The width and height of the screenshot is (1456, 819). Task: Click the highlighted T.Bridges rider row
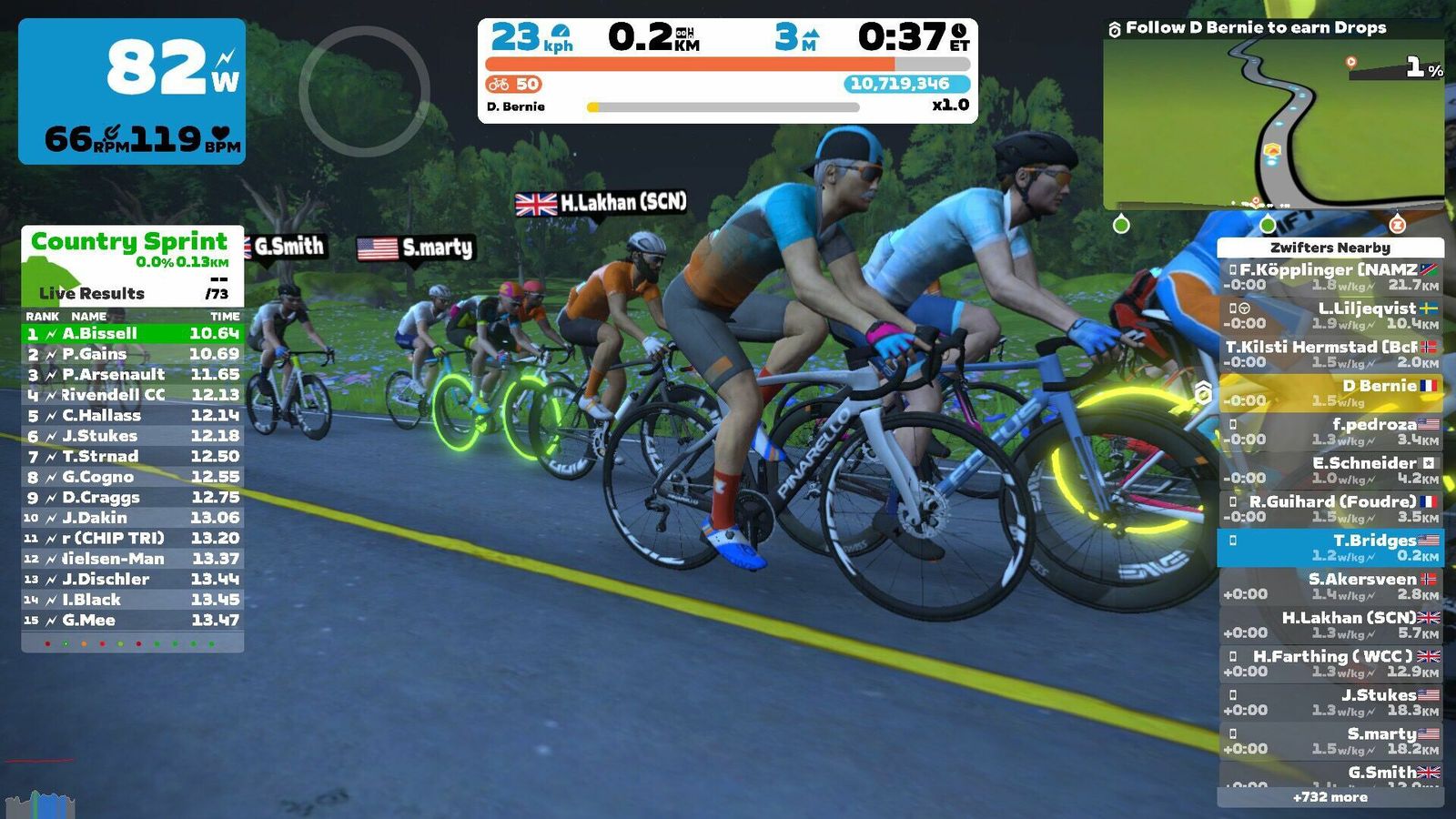click(x=1330, y=547)
